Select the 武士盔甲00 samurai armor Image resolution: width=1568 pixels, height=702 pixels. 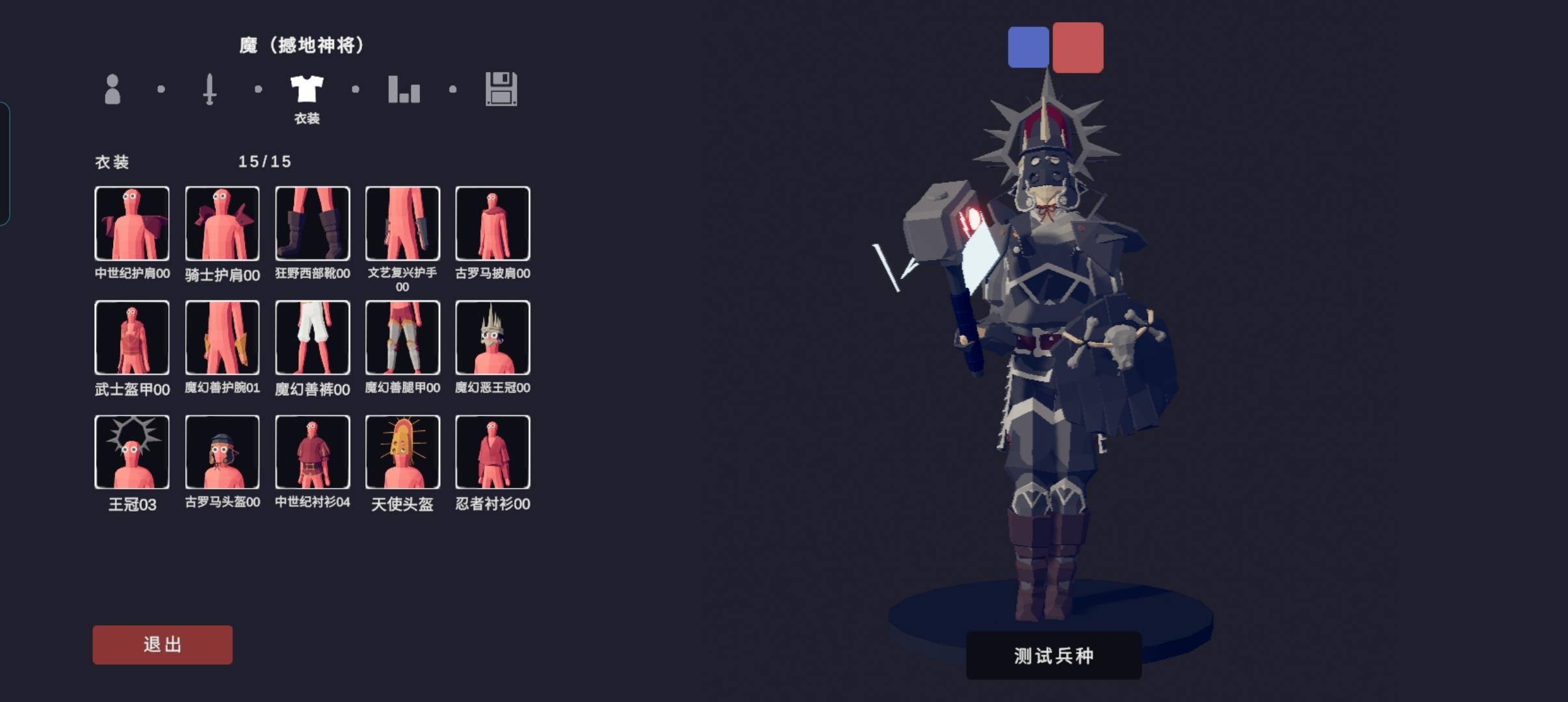click(x=132, y=337)
